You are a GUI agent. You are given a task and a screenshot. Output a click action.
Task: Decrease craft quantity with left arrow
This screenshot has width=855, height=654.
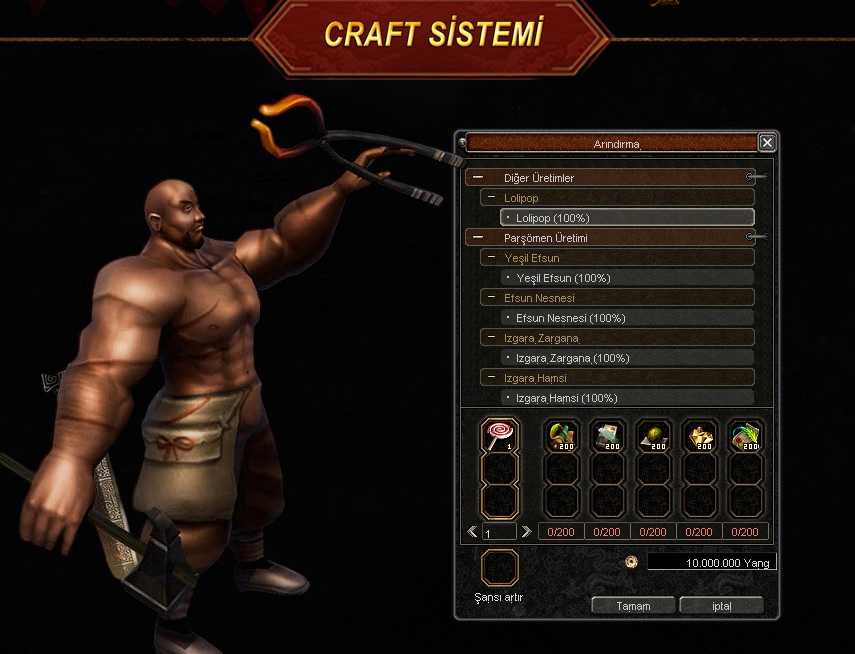pyautogui.click(x=473, y=532)
